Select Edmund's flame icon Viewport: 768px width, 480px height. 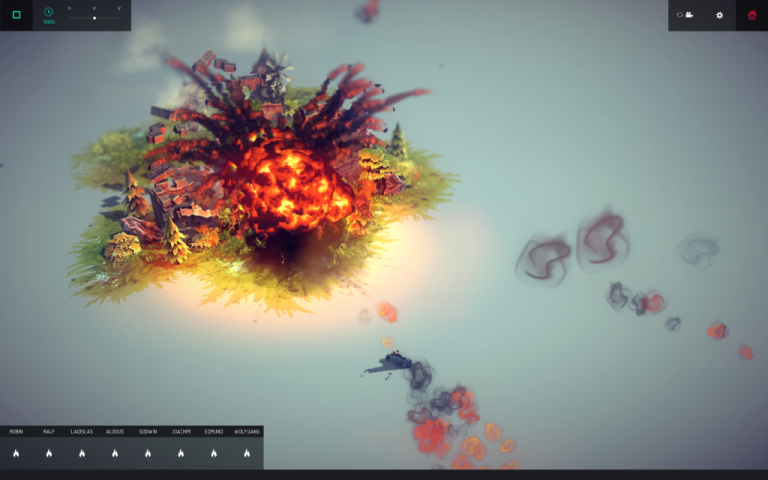click(x=214, y=453)
